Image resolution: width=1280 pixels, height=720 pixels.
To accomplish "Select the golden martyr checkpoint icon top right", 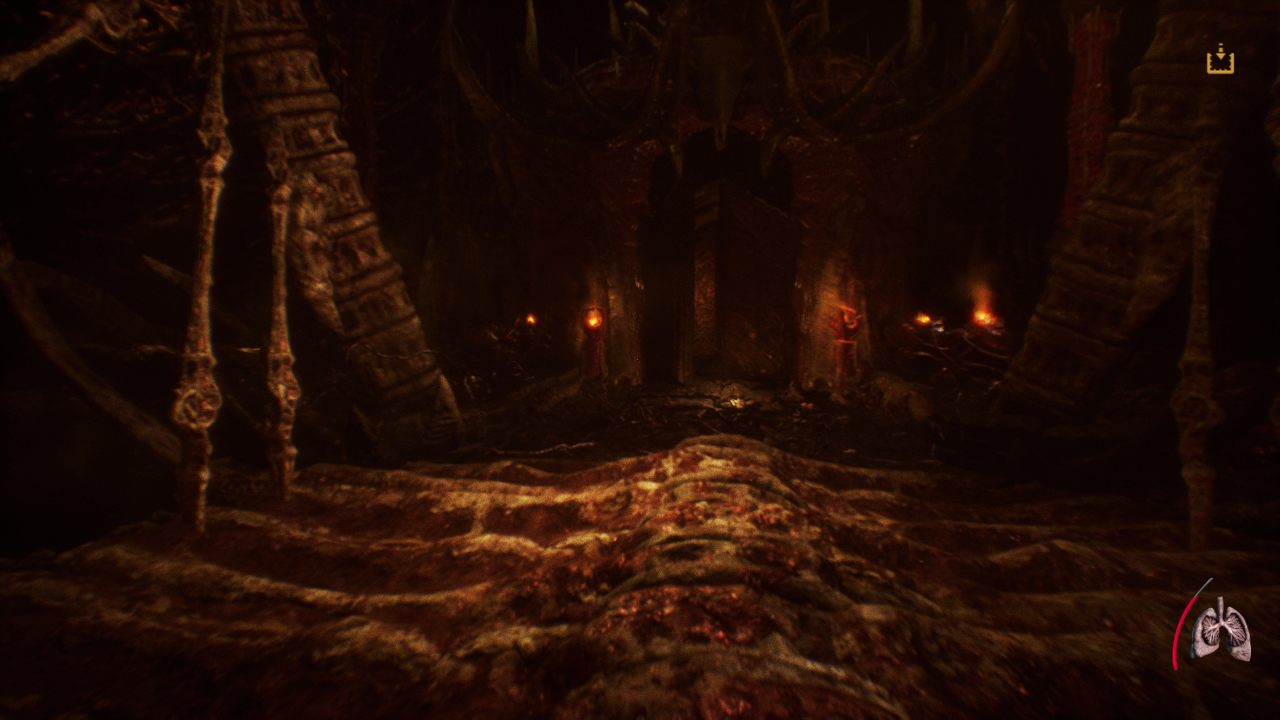I will click(1220, 62).
